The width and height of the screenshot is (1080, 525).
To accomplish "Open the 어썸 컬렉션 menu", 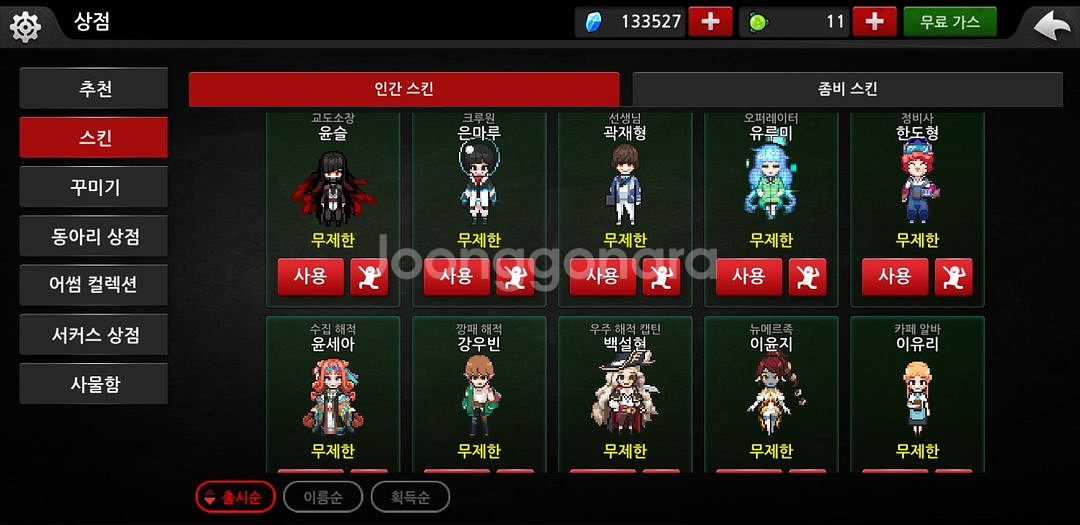I will [94, 285].
